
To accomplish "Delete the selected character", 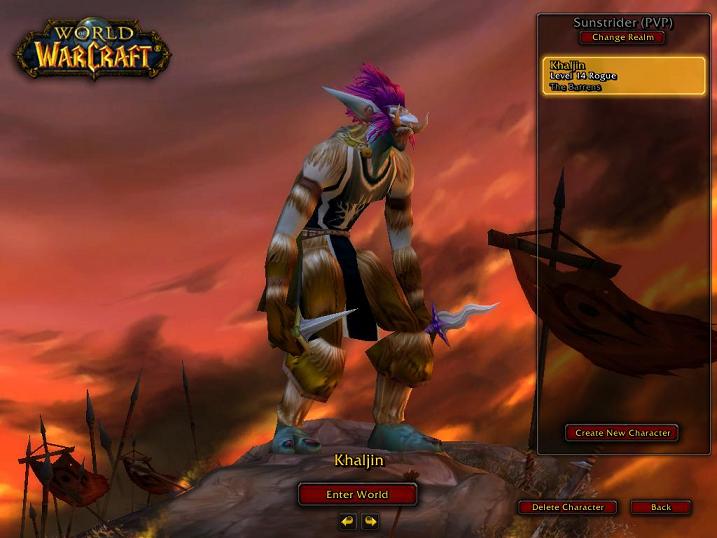I will click(x=567, y=507).
